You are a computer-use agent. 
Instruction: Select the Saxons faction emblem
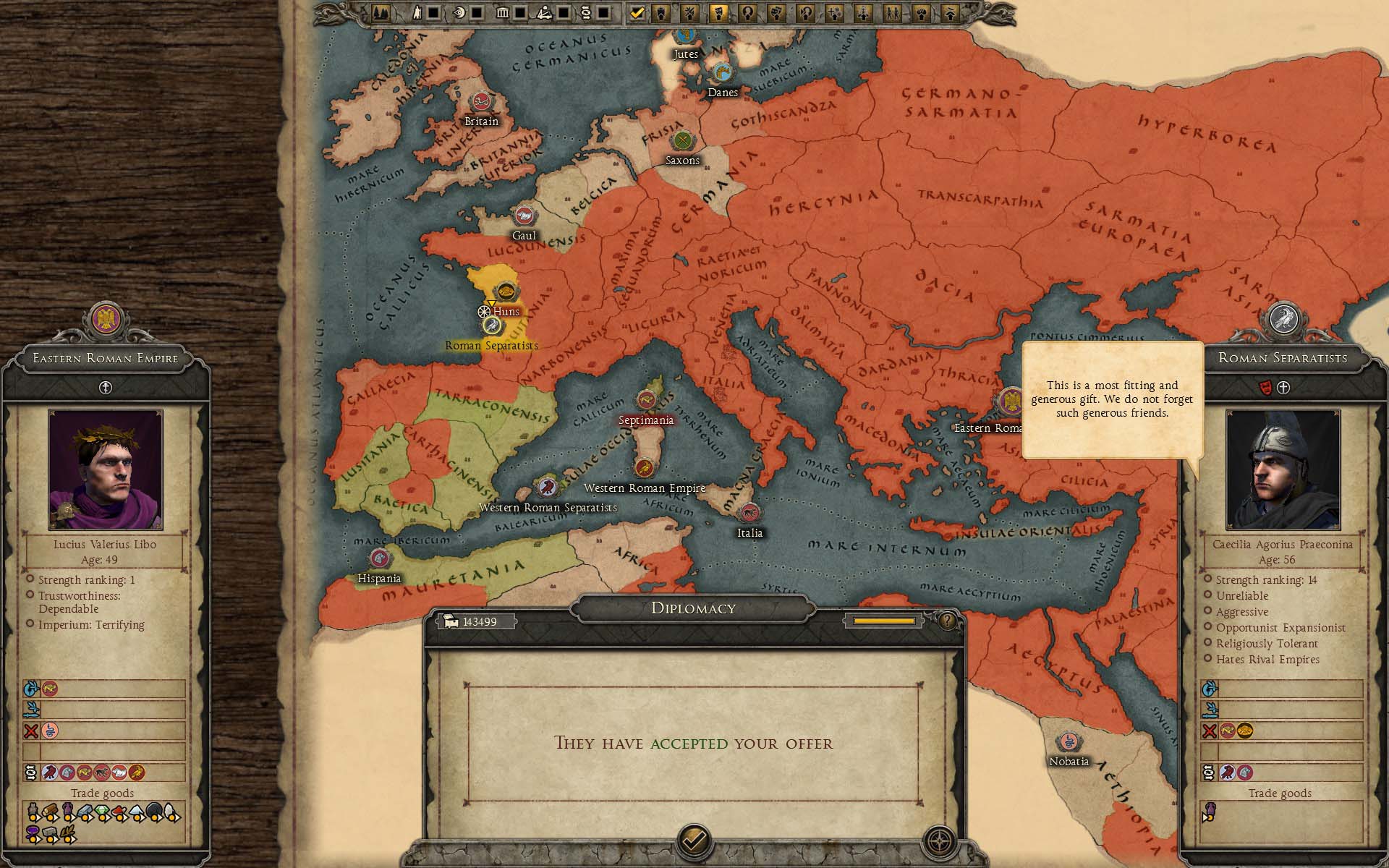point(681,141)
